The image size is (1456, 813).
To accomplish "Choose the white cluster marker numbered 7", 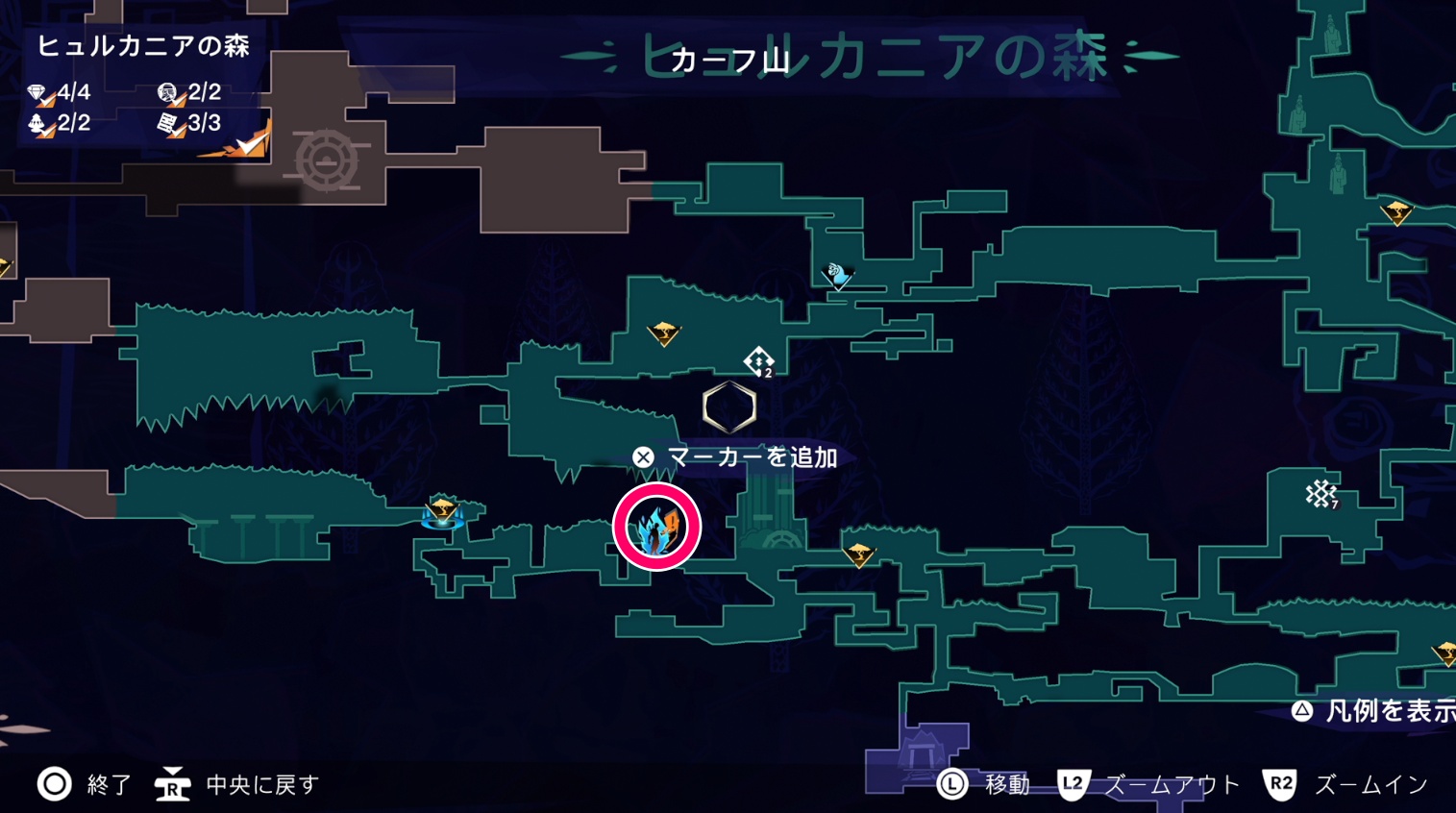I will 1321,494.
